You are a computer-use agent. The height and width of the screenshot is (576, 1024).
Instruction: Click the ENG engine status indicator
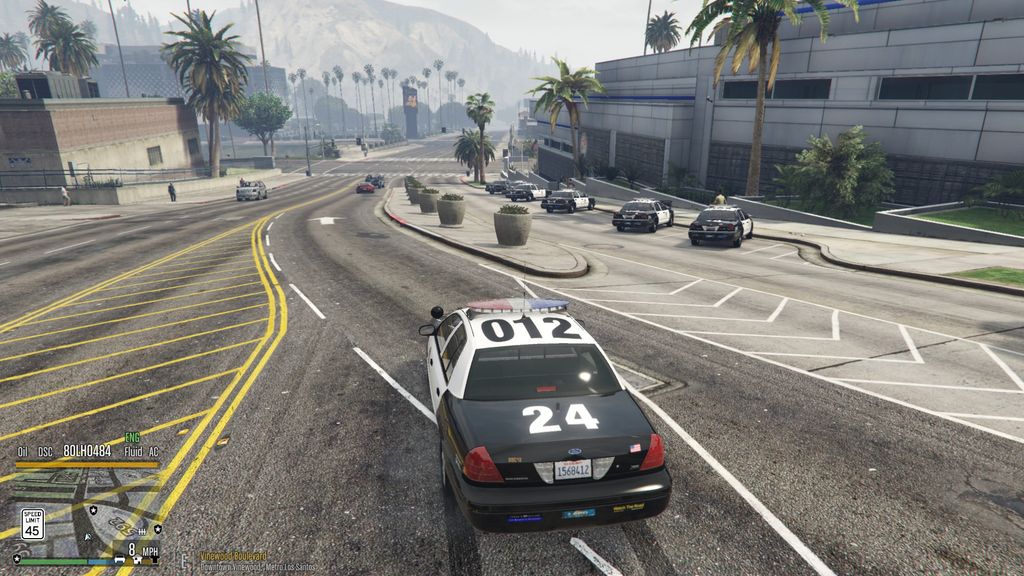(132, 438)
